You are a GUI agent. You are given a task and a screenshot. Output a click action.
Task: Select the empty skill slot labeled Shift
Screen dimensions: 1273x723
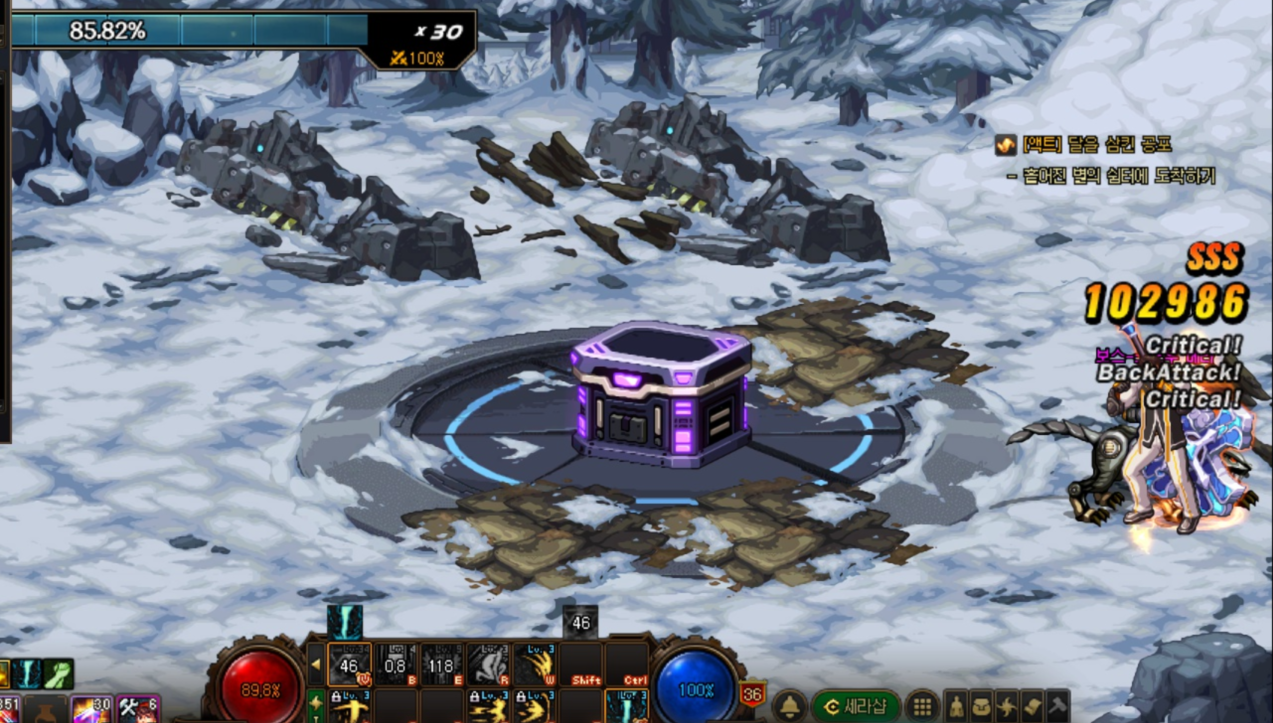[x=582, y=664]
